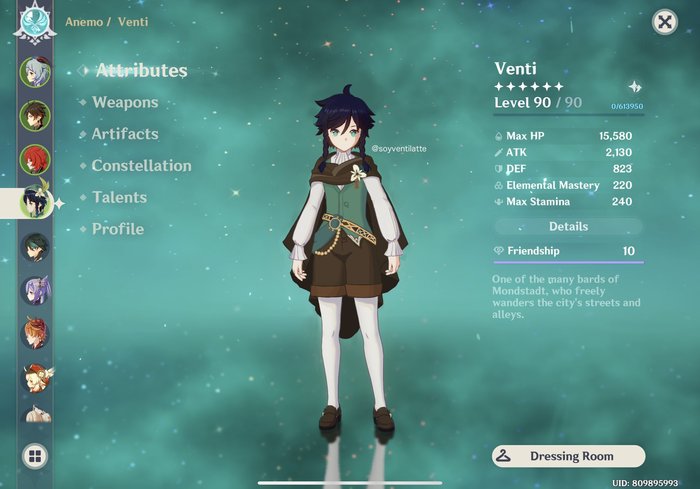
Task: View the Talents page
Action: [119, 198]
